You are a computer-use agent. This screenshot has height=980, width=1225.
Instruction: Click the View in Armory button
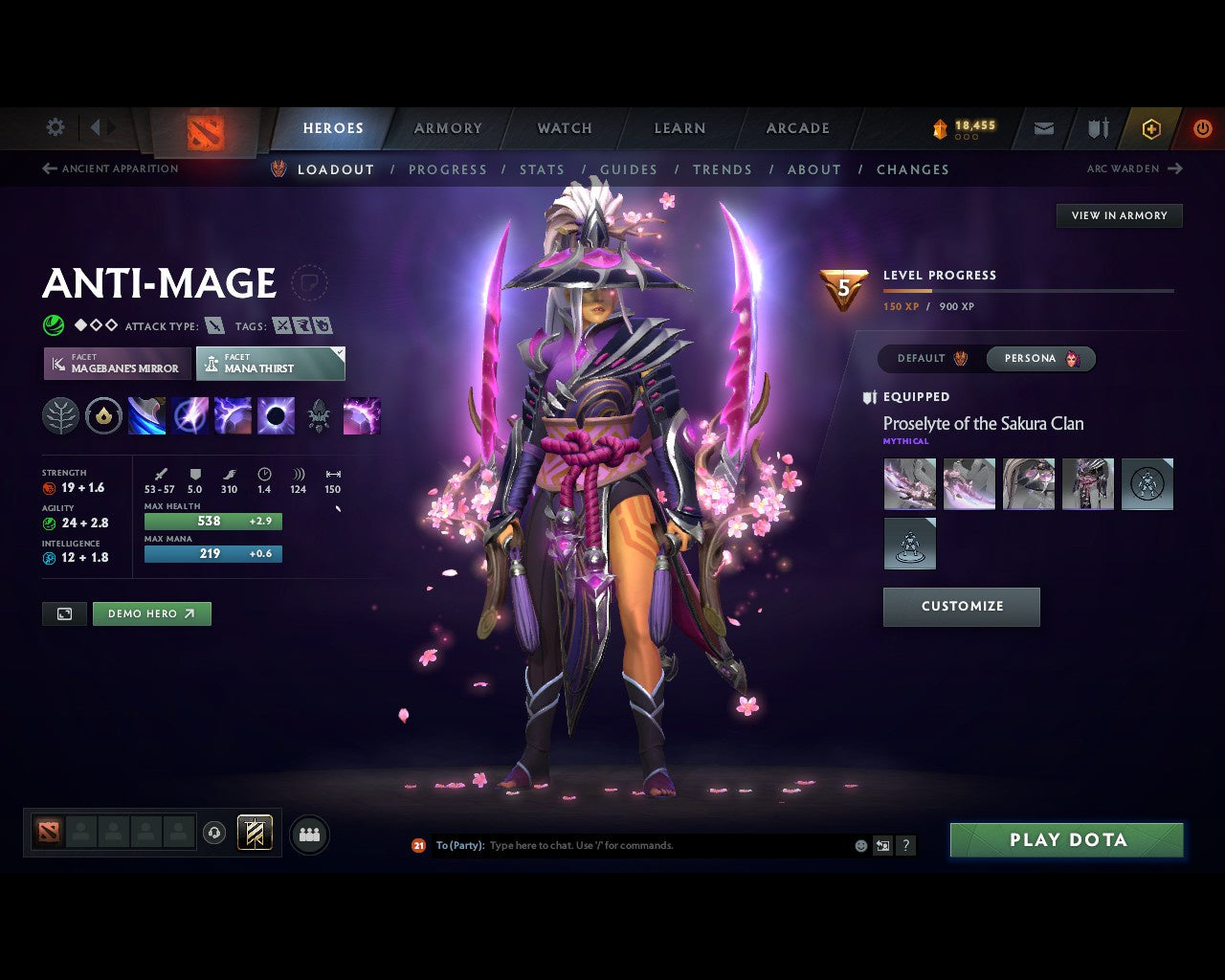point(1118,215)
